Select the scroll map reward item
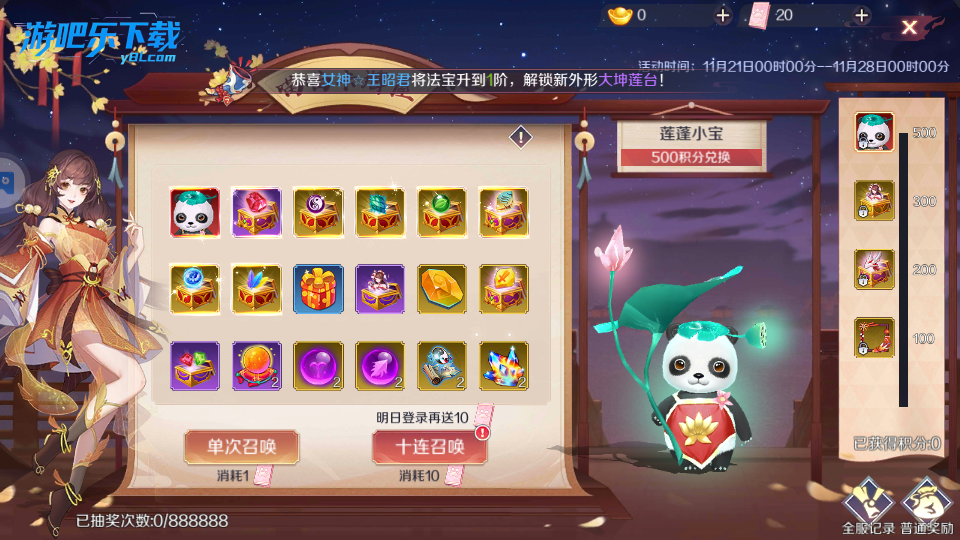Screen dimensions: 960x540 [441, 366]
